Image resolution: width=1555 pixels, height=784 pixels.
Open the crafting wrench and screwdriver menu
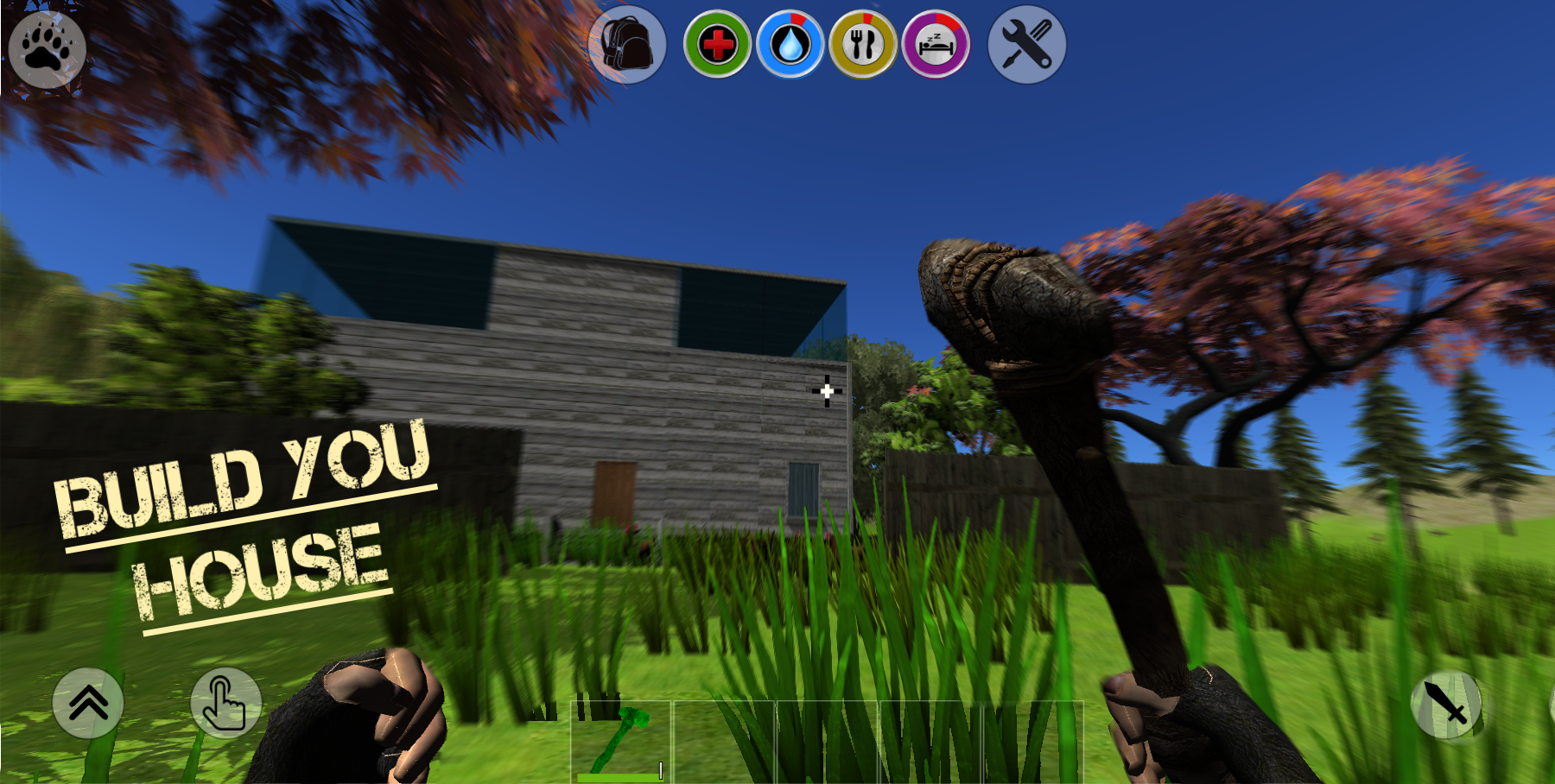click(x=1025, y=46)
